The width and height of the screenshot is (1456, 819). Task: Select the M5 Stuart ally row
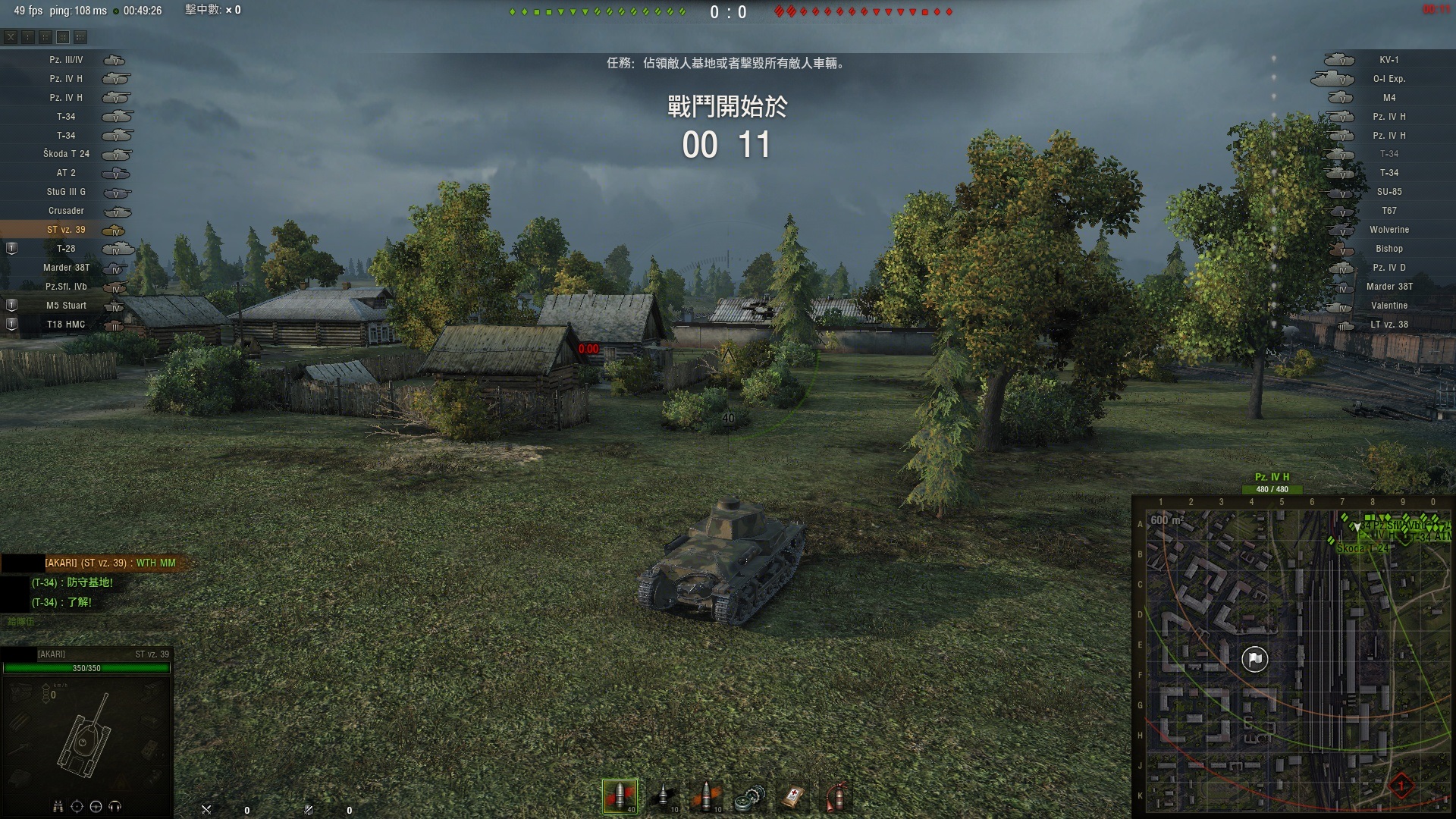click(x=66, y=306)
